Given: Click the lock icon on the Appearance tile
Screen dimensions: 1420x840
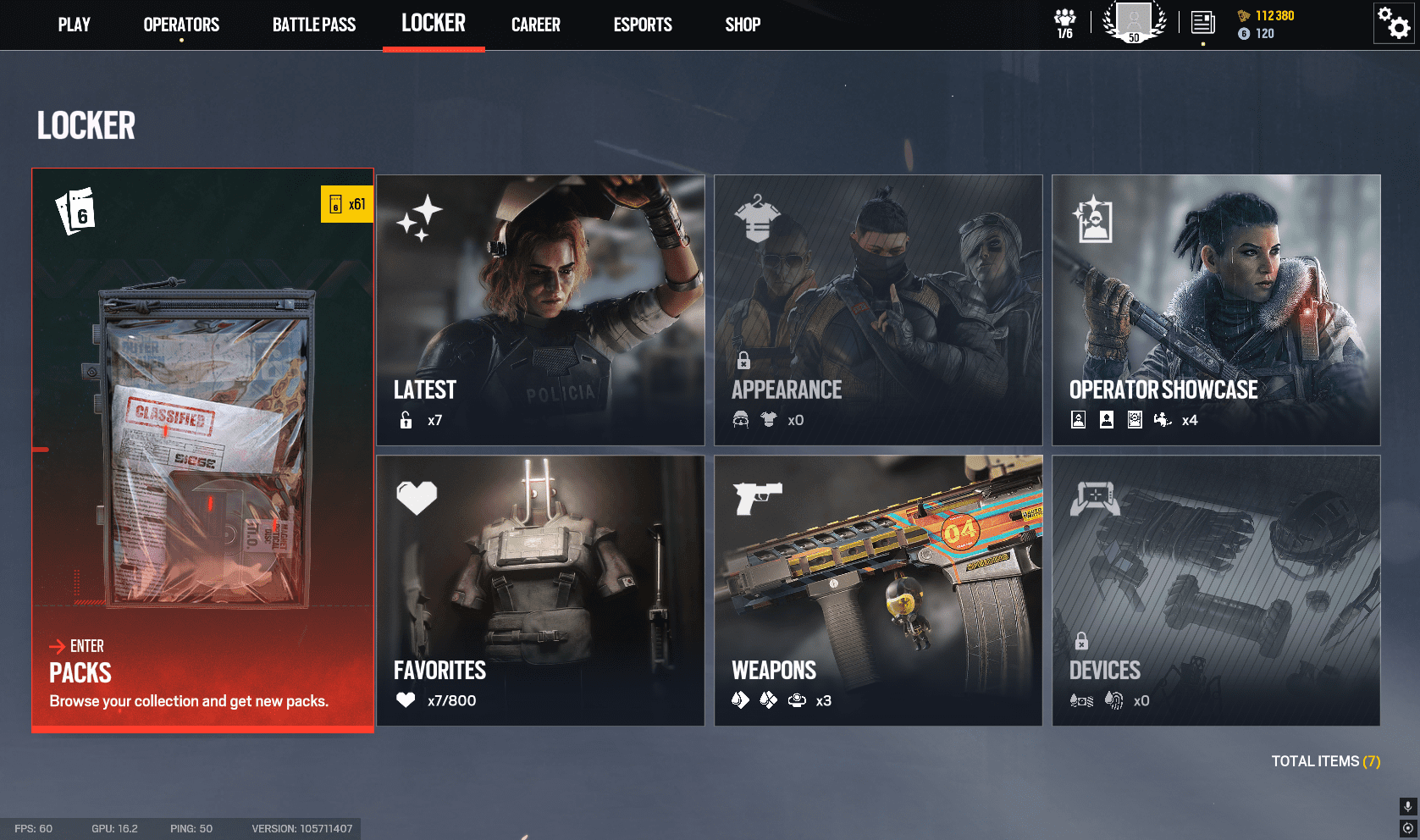Looking at the screenshot, I should click(745, 361).
